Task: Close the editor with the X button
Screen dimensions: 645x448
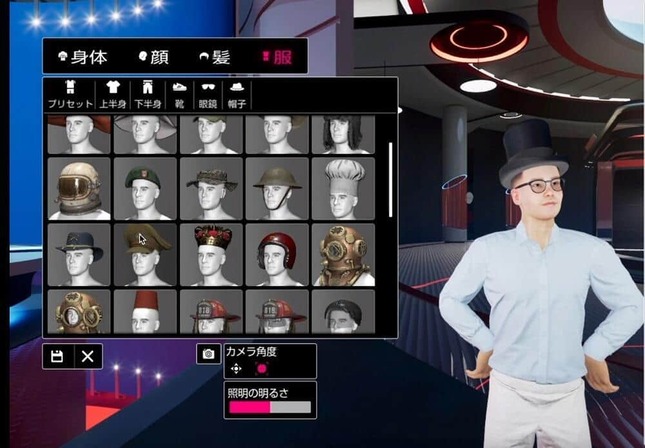Action: coord(87,356)
